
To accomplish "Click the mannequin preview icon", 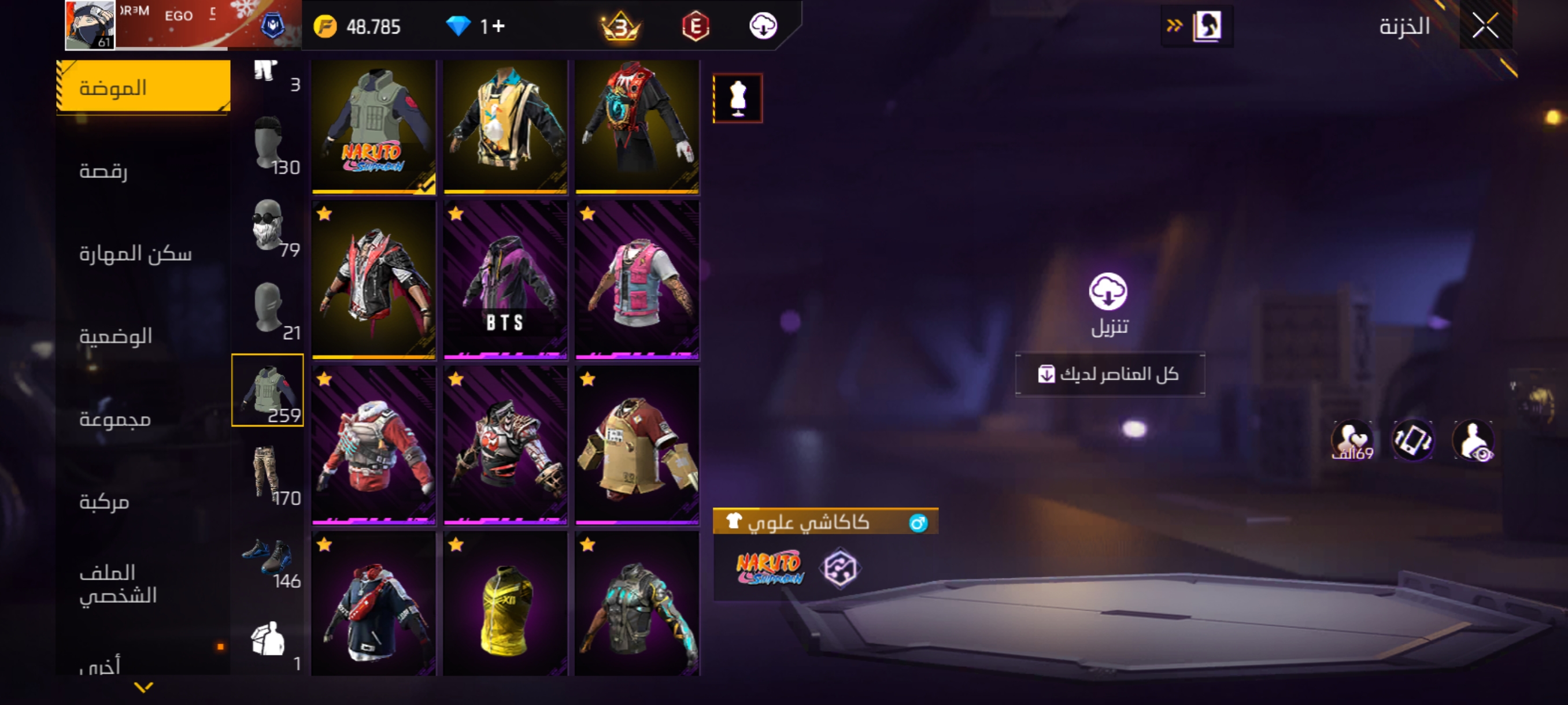I will (x=737, y=98).
